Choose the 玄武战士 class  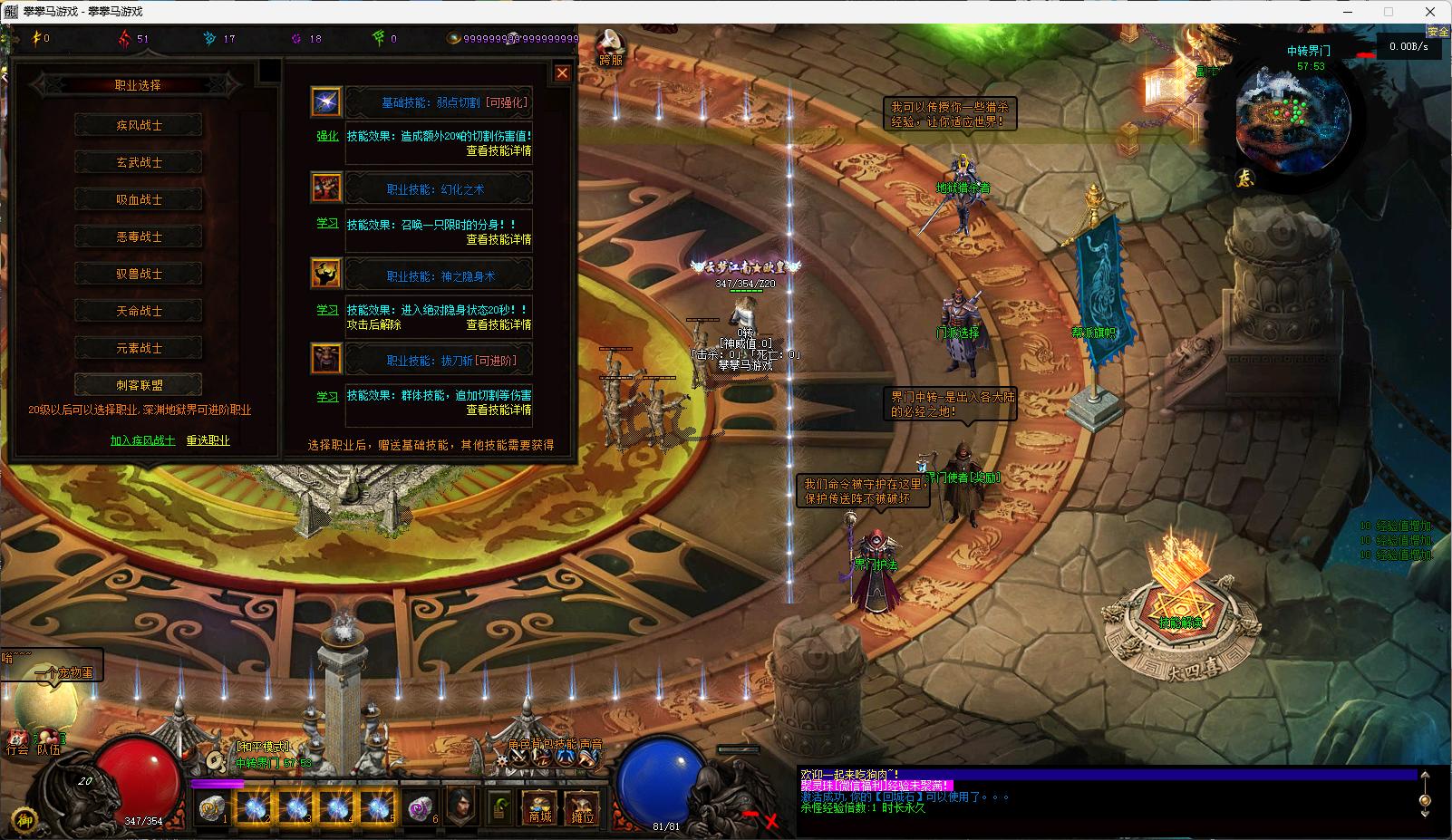[x=139, y=162]
